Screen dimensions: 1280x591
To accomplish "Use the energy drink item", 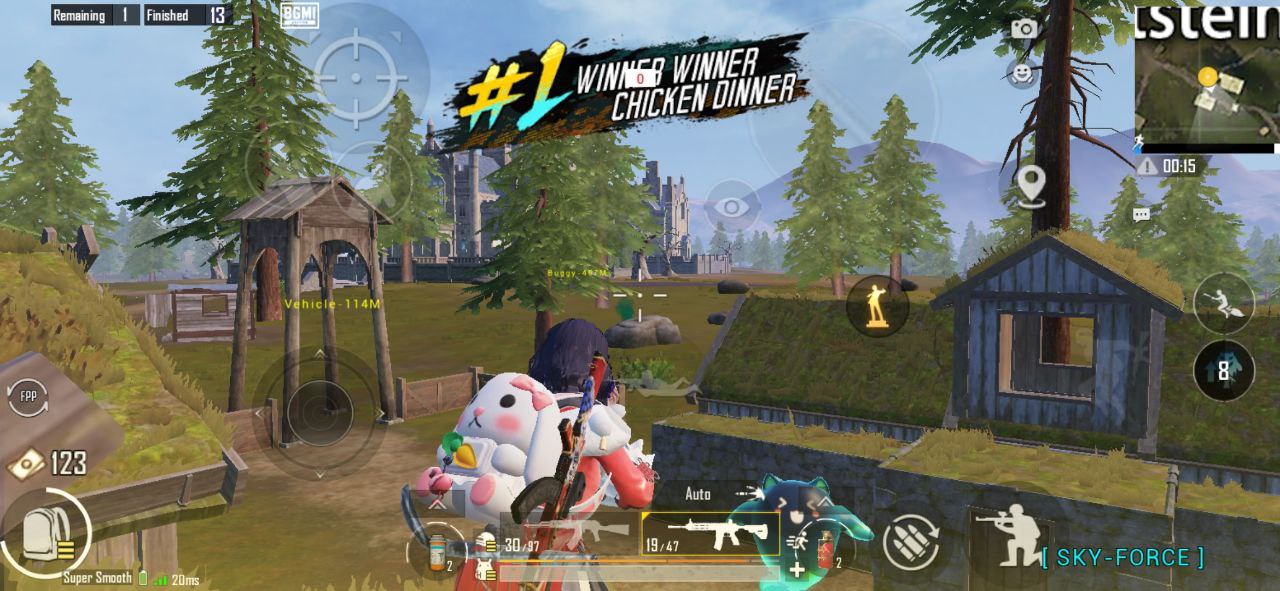I will [x=437, y=551].
